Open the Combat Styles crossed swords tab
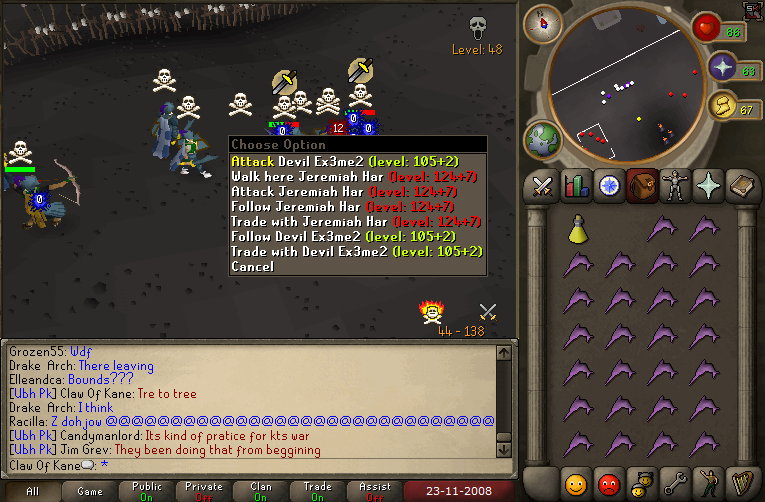The height and width of the screenshot is (502, 765). pos(543,187)
